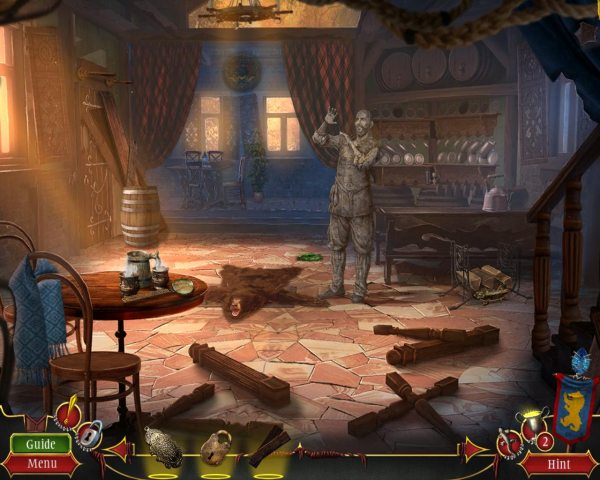Select the ornate metal plate inventory item
The height and width of the screenshot is (480, 600).
[x=163, y=447]
